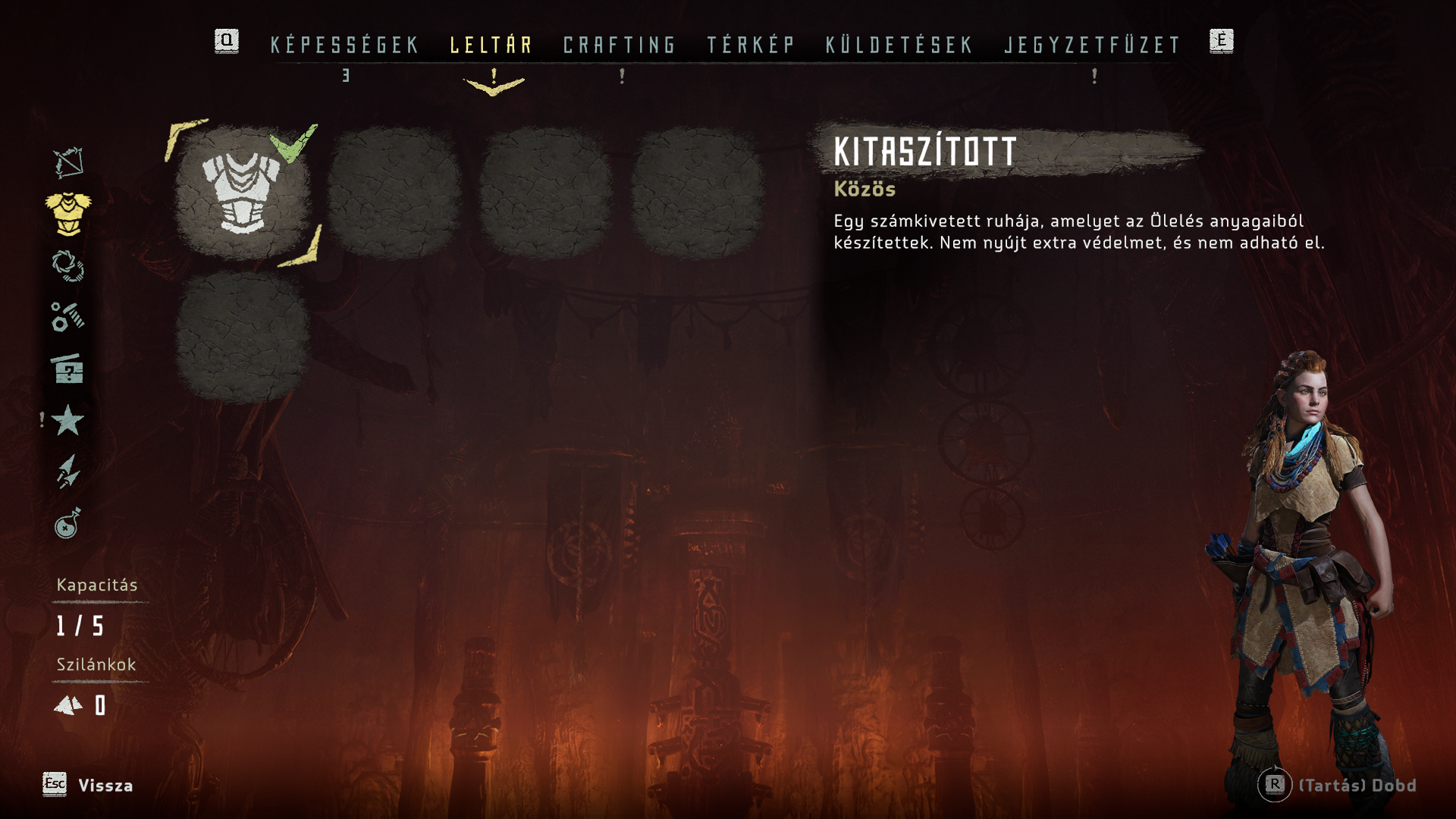Viewport: 1456px width, 819px height.
Task: Choose the outfits armor category
Action: click(x=68, y=214)
